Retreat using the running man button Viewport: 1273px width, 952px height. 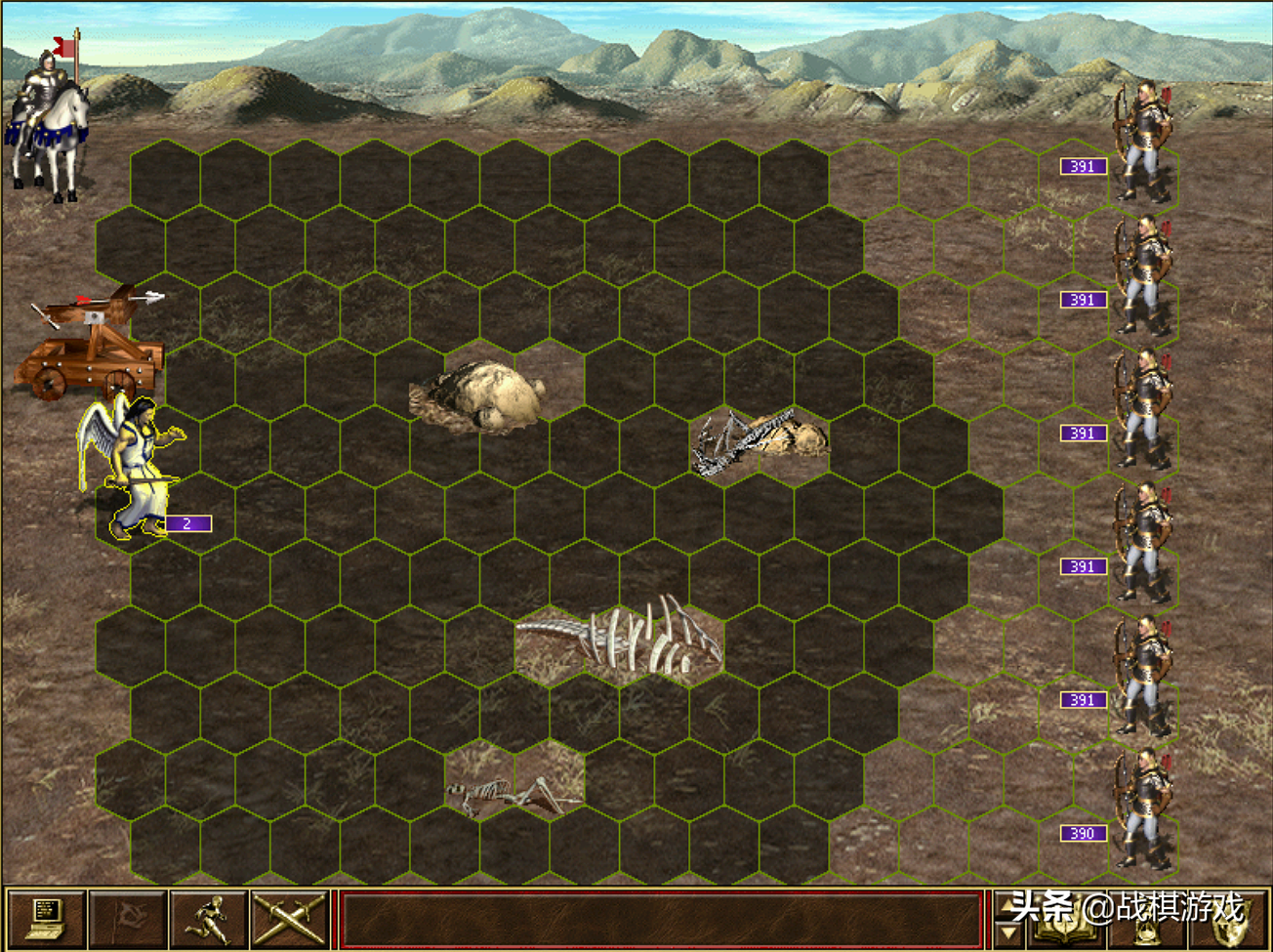pyautogui.click(x=209, y=920)
